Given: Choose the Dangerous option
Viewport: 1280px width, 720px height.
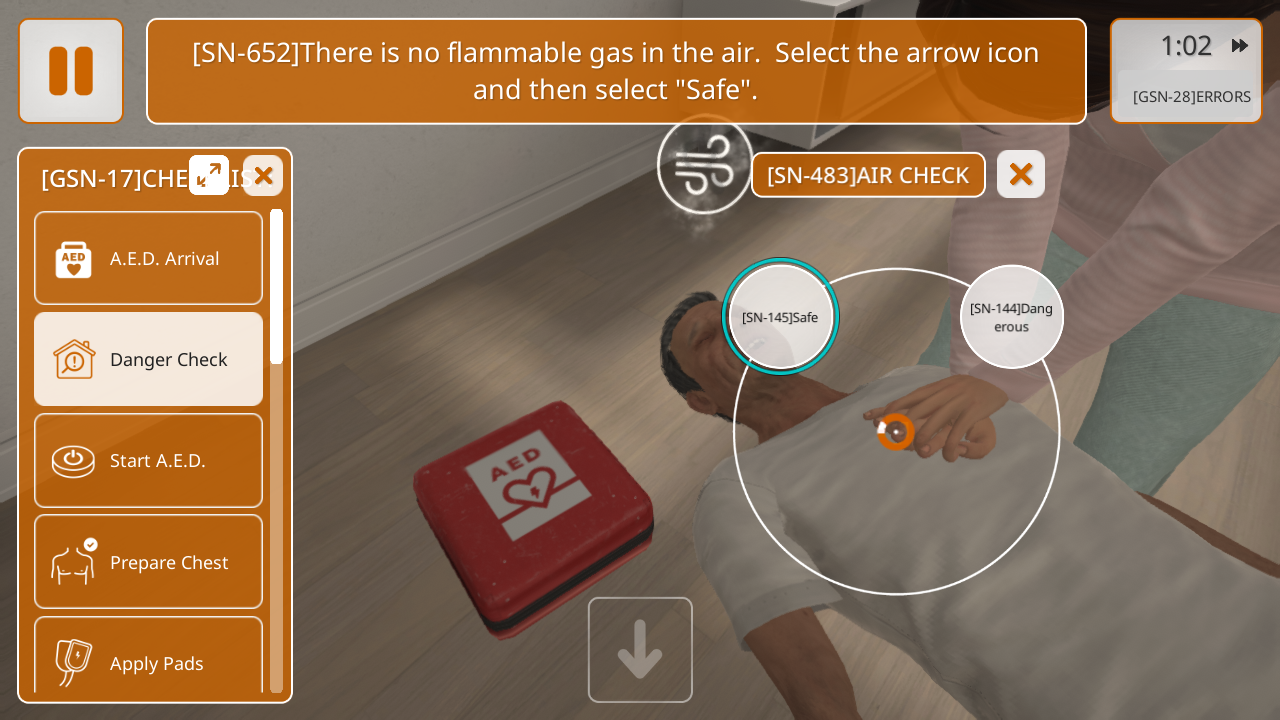Looking at the screenshot, I should click(x=1011, y=317).
